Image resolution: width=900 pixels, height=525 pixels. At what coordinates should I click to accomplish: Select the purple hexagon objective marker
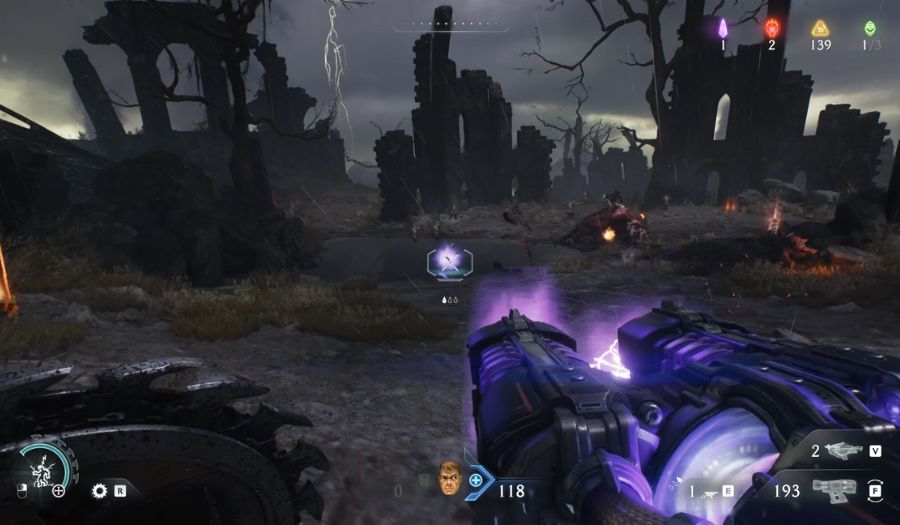click(449, 263)
